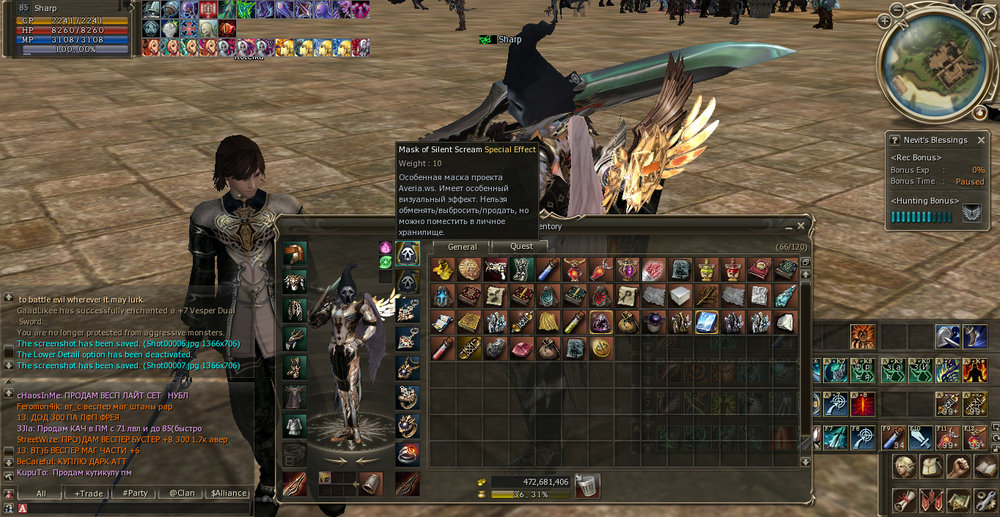This screenshot has height=517, width=1000.
Task: Click the inventory trash bin button
Action: tap(588, 483)
